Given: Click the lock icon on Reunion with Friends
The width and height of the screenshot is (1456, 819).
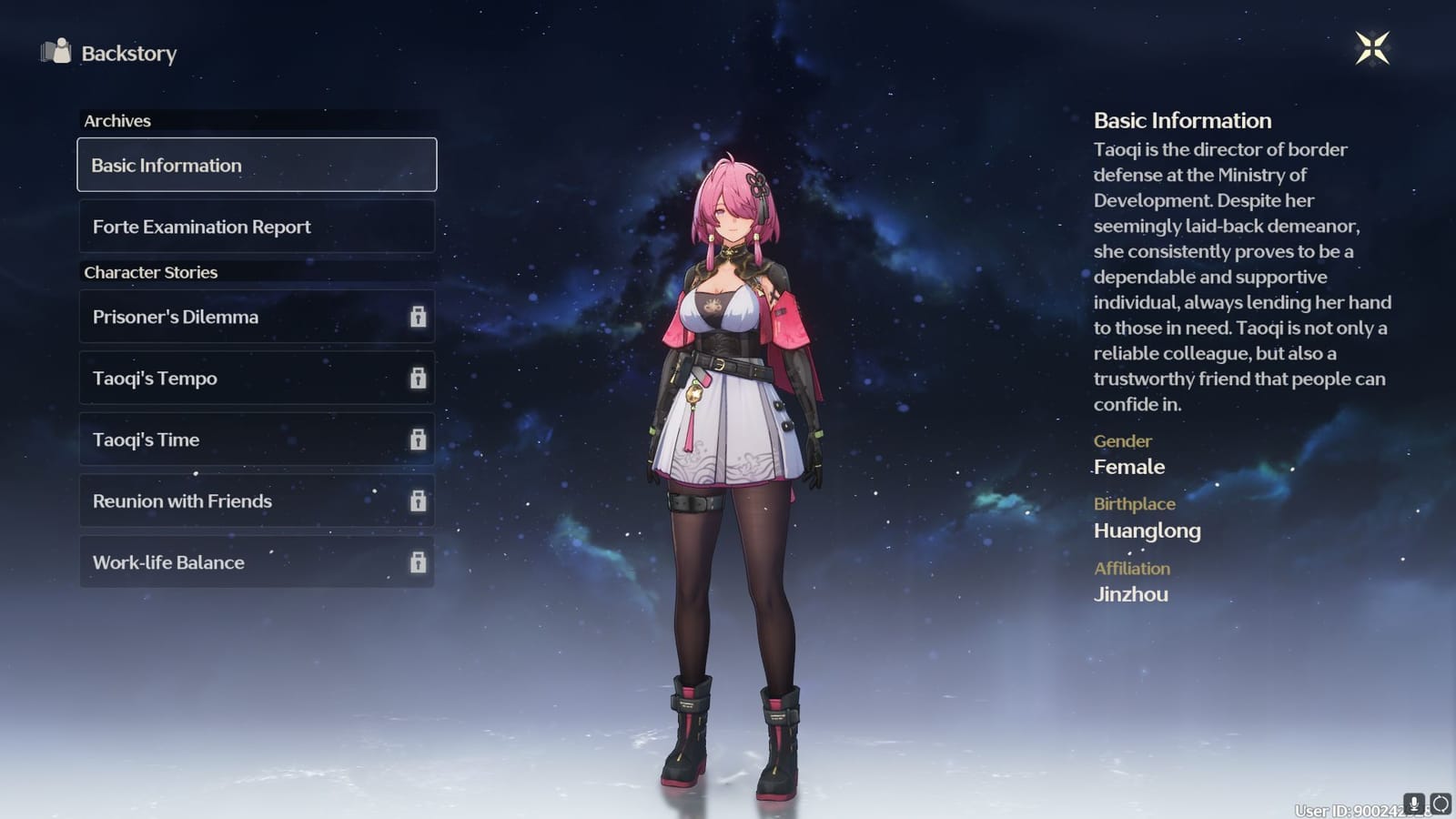Looking at the screenshot, I should coord(420,500).
